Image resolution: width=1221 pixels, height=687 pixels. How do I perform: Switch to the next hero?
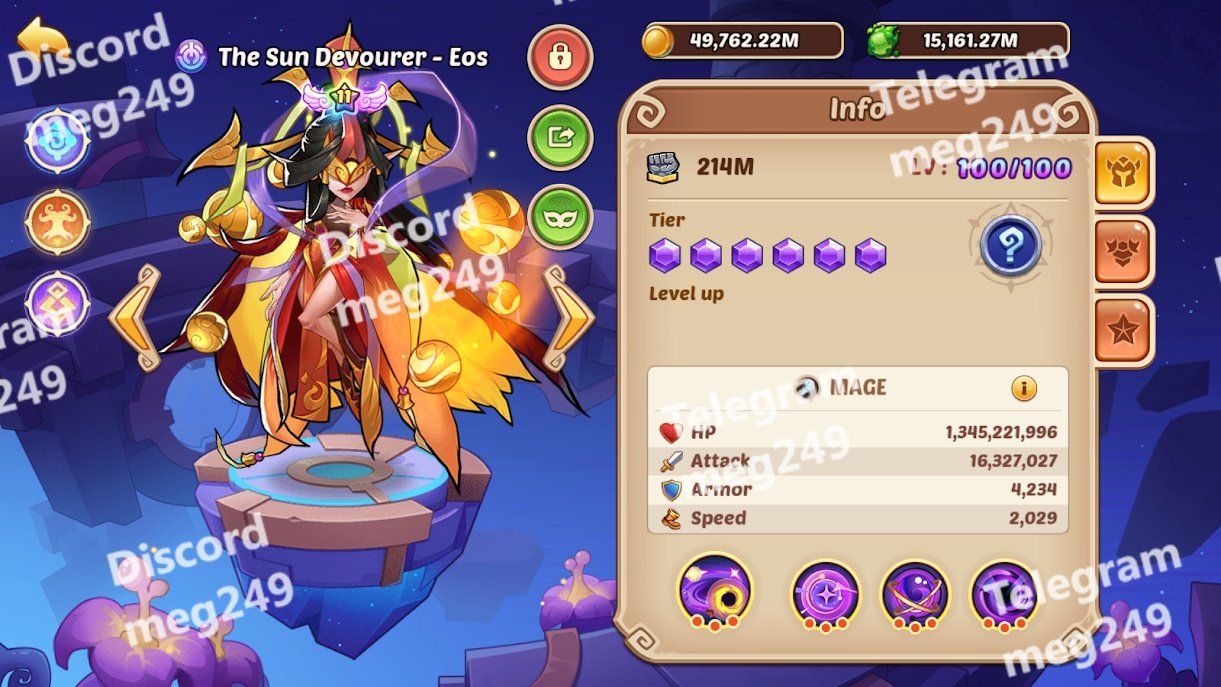pos(568,317)
